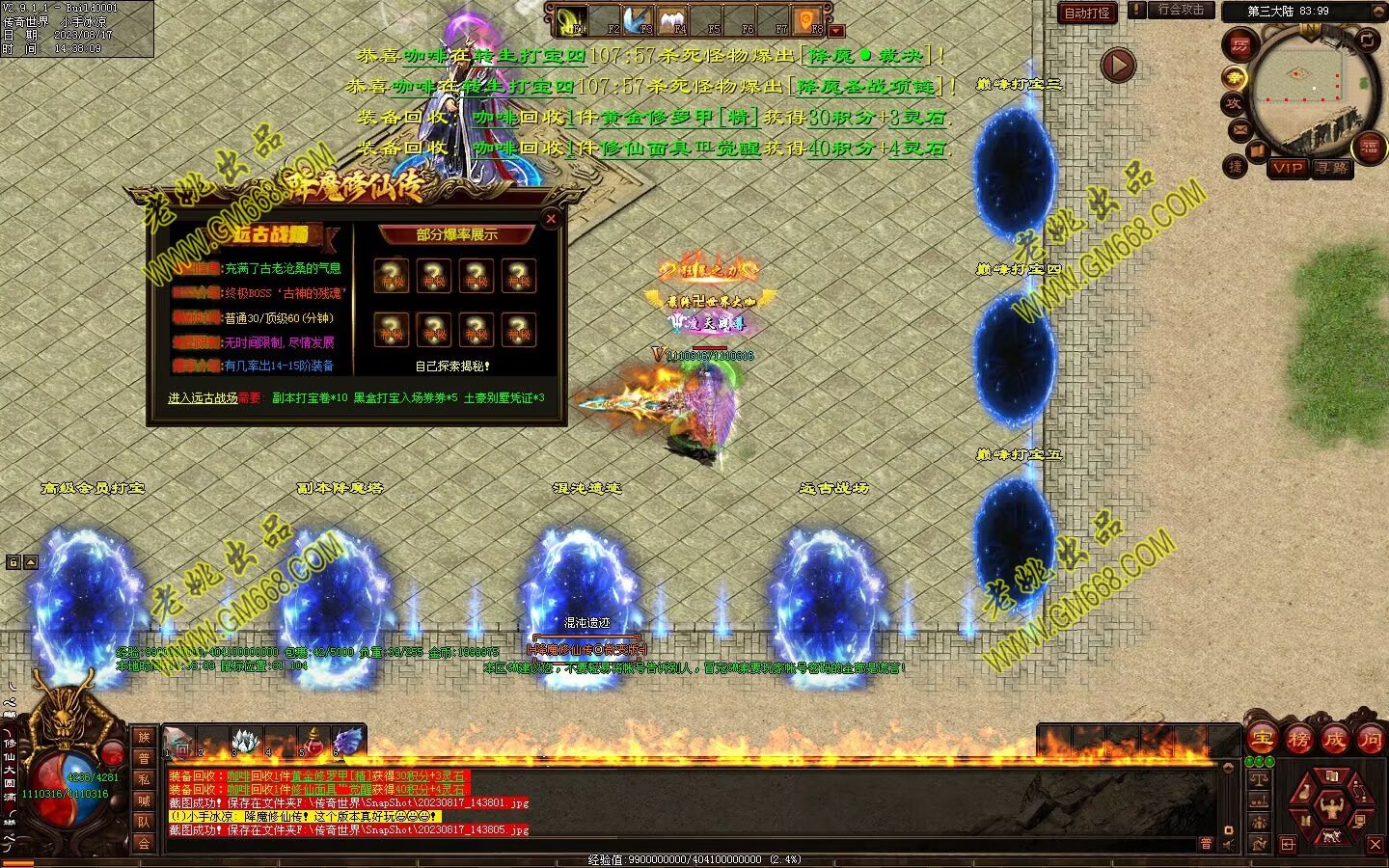
Task: Open the 宝 treasure shop button
Action: (1262, 740)
